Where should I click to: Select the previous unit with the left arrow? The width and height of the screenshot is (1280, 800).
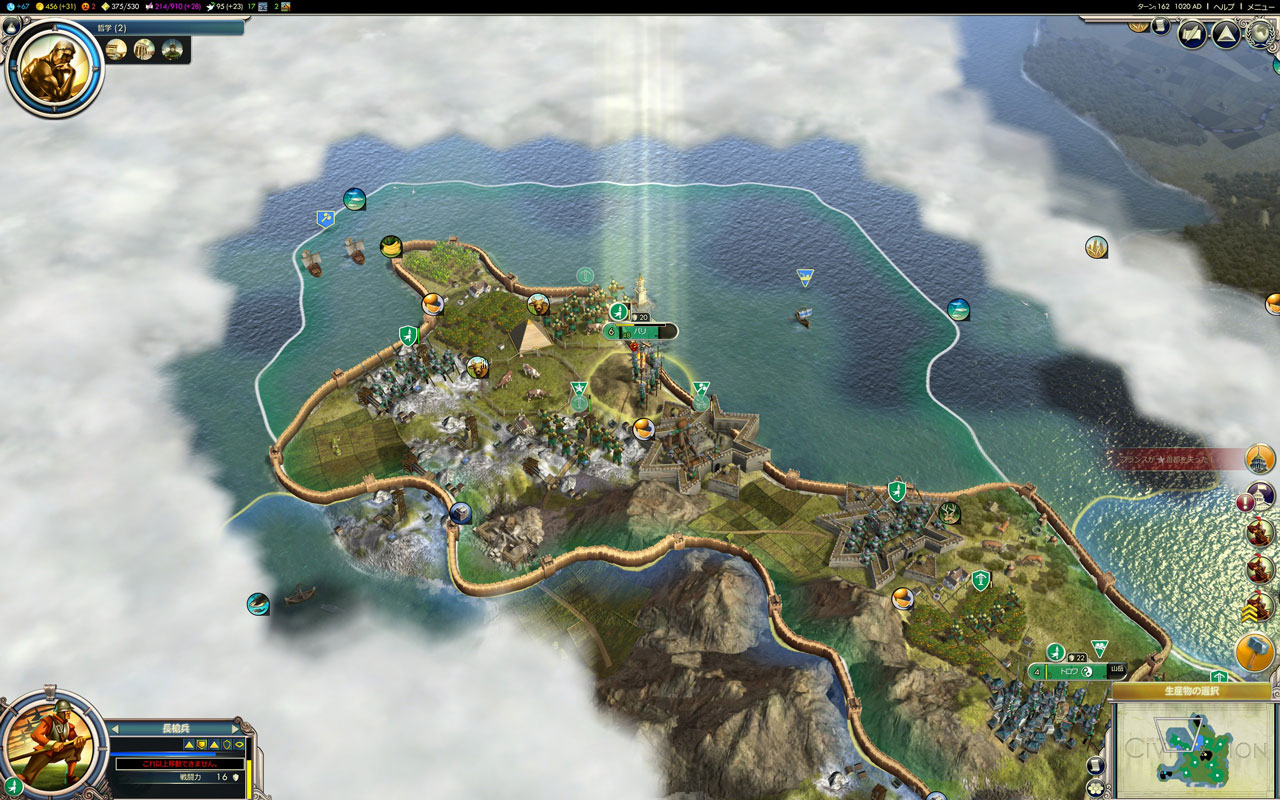click(115, 728)
